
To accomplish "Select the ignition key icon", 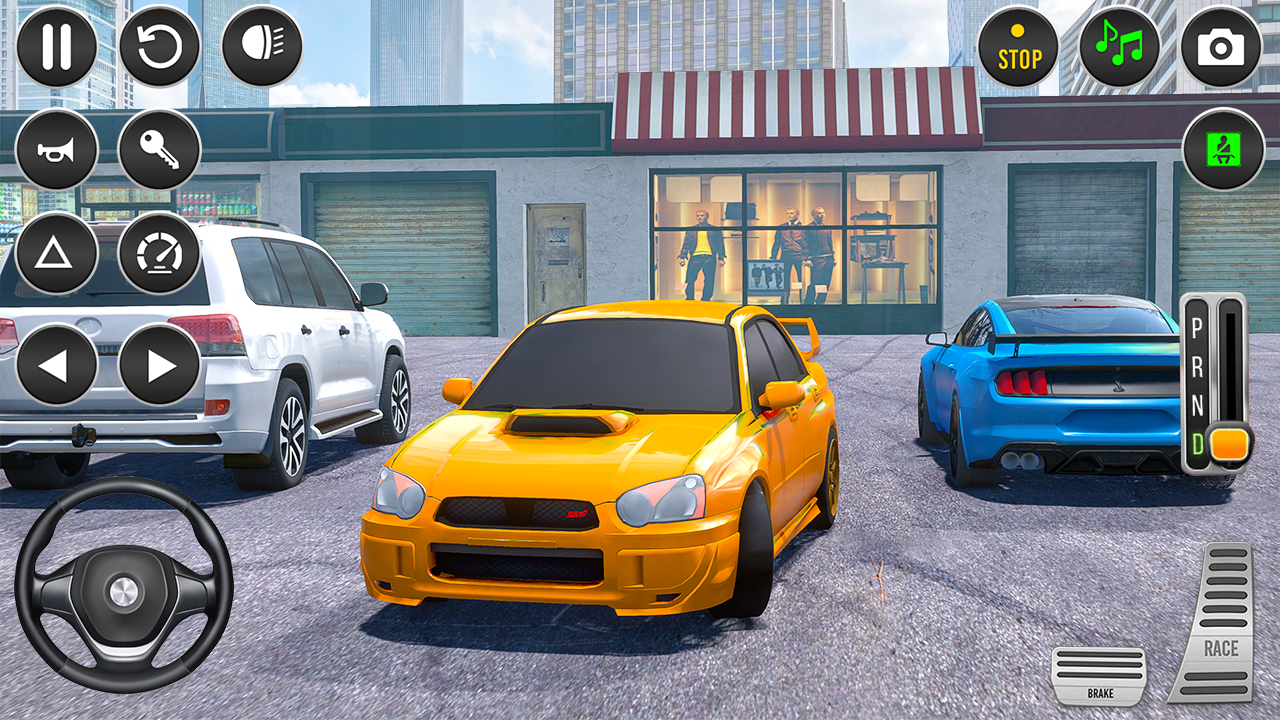I will 160,148.
